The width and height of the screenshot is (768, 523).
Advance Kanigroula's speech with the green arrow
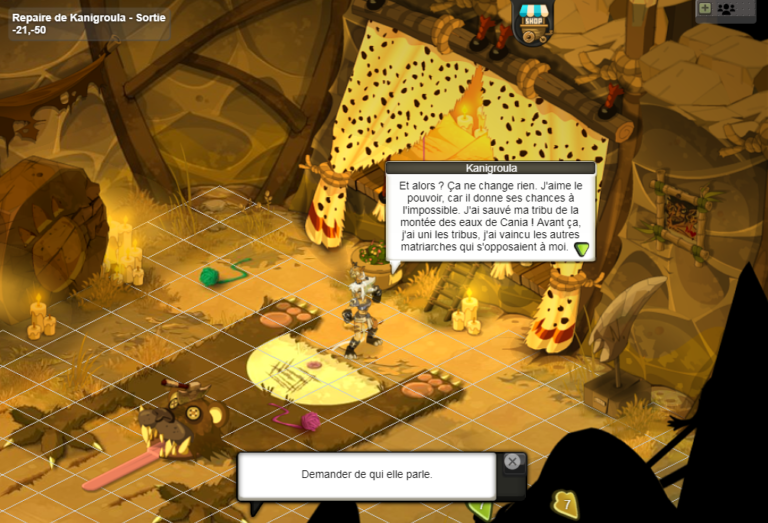tap(582, 249)
